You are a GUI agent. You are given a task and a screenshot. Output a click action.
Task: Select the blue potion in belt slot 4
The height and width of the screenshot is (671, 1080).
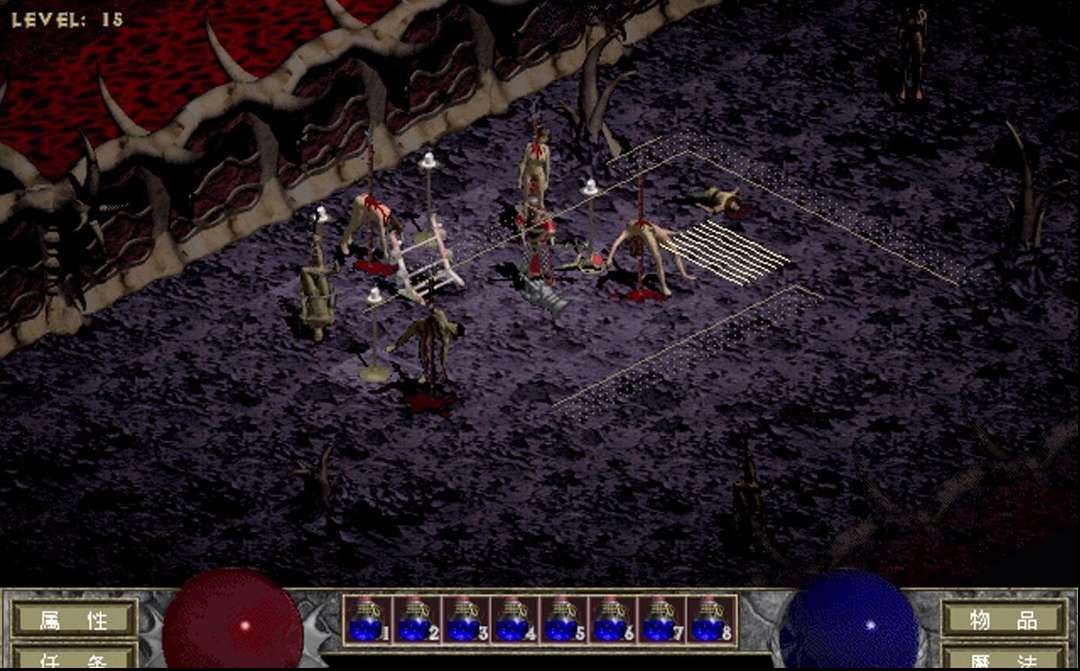click(x=513, y=619)
